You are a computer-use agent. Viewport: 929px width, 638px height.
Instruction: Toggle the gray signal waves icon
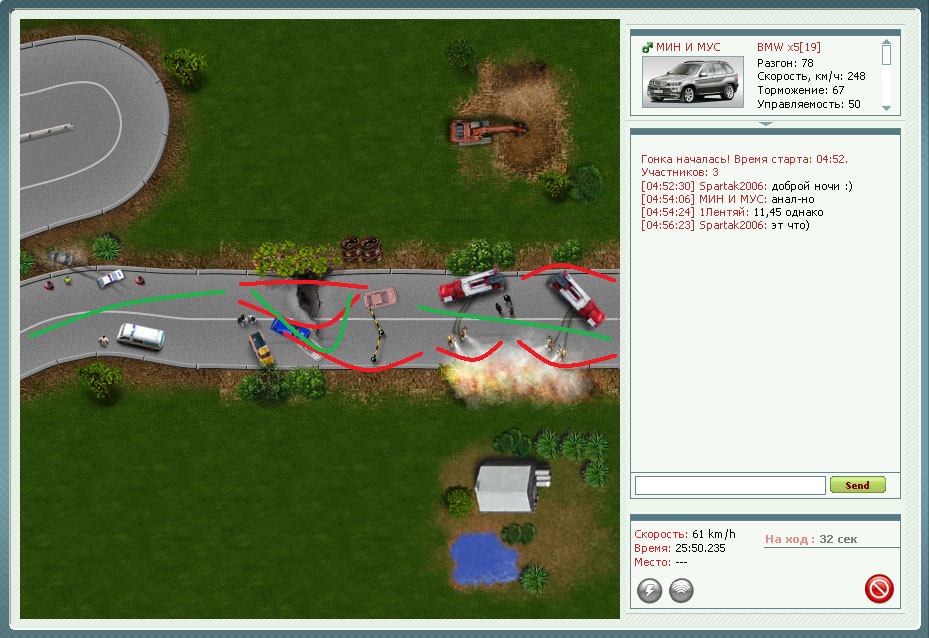click(x=681, y=591)
